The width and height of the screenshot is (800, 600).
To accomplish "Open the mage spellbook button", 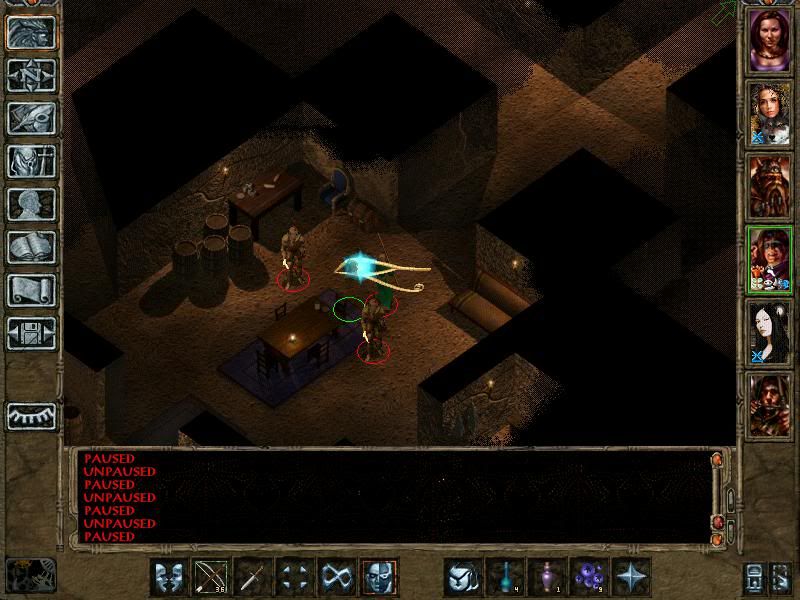I will point(32,247).
